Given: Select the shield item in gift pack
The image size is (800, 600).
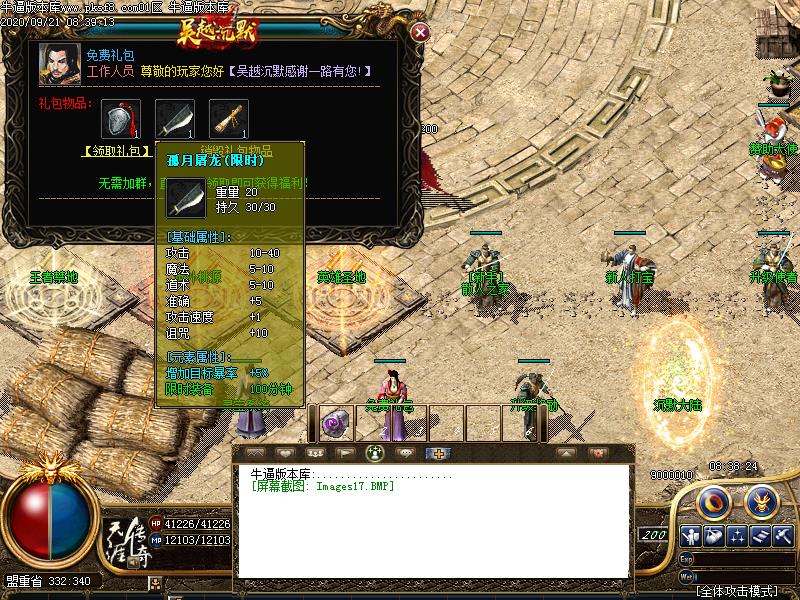Looking at the screenshot, I should pos(120,119).
